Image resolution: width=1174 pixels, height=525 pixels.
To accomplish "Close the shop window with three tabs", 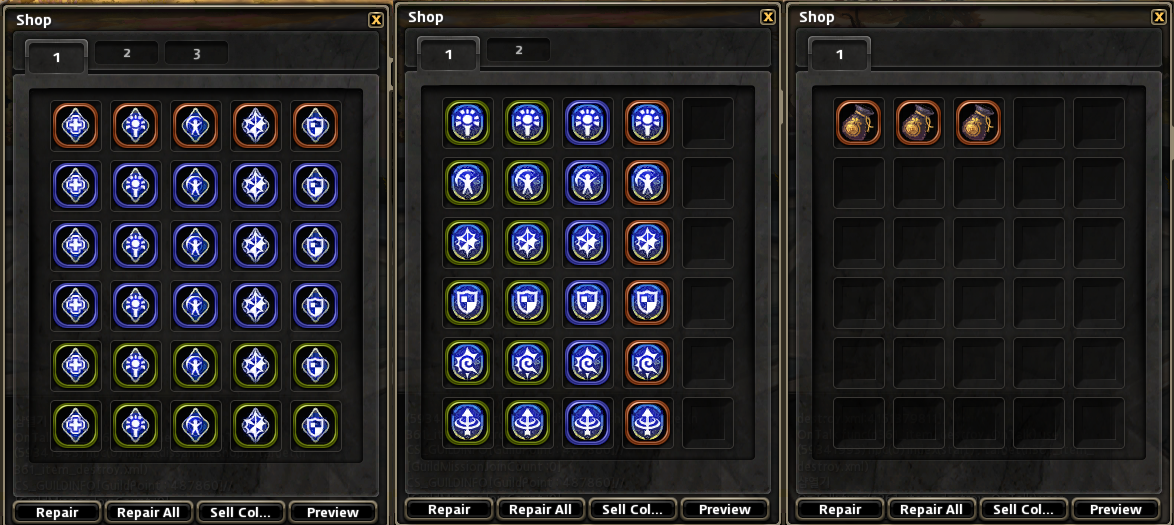I will click(x=376, y=20).
